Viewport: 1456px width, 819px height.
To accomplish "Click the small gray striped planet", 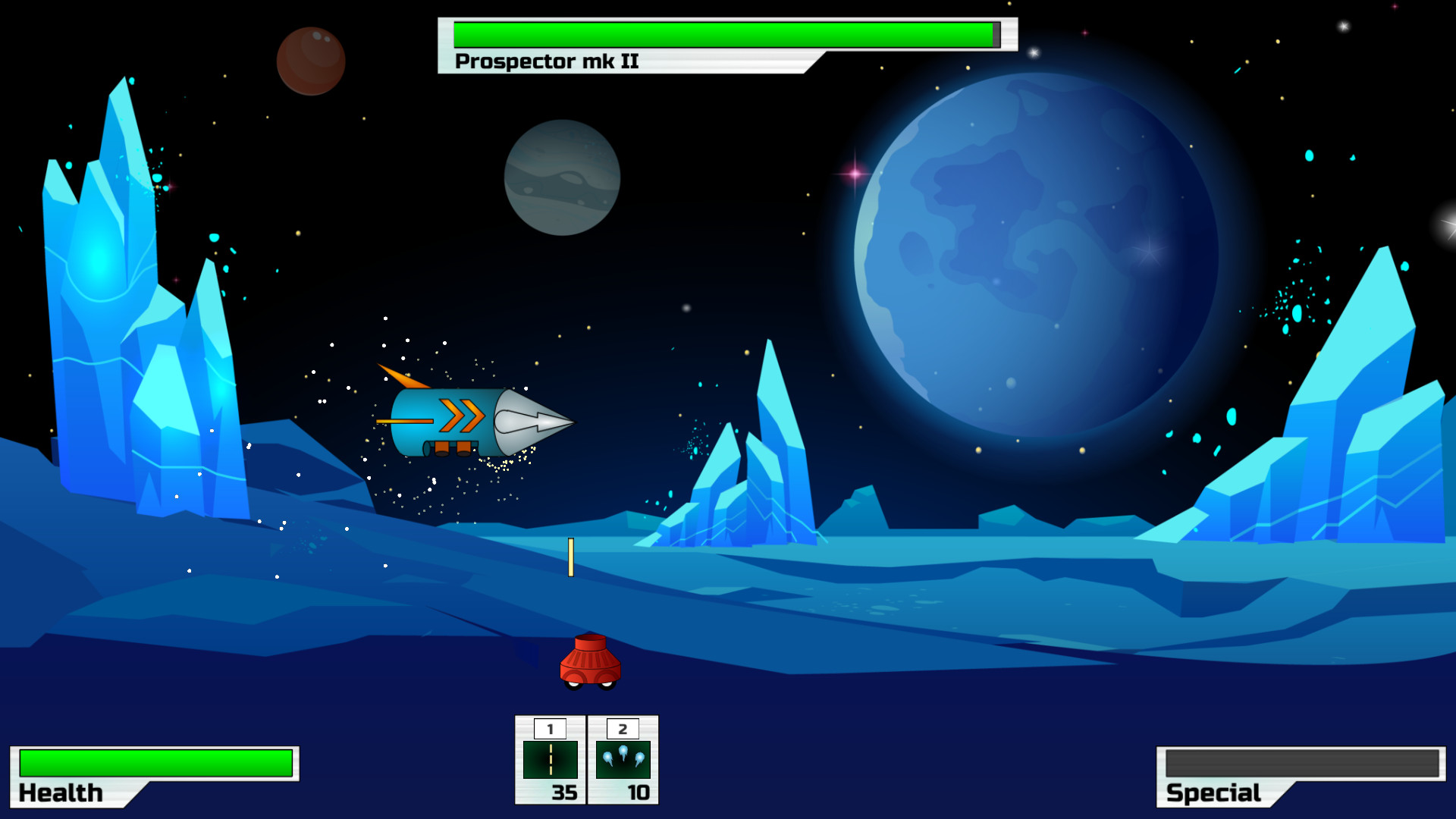I will [x=563, y=178].
